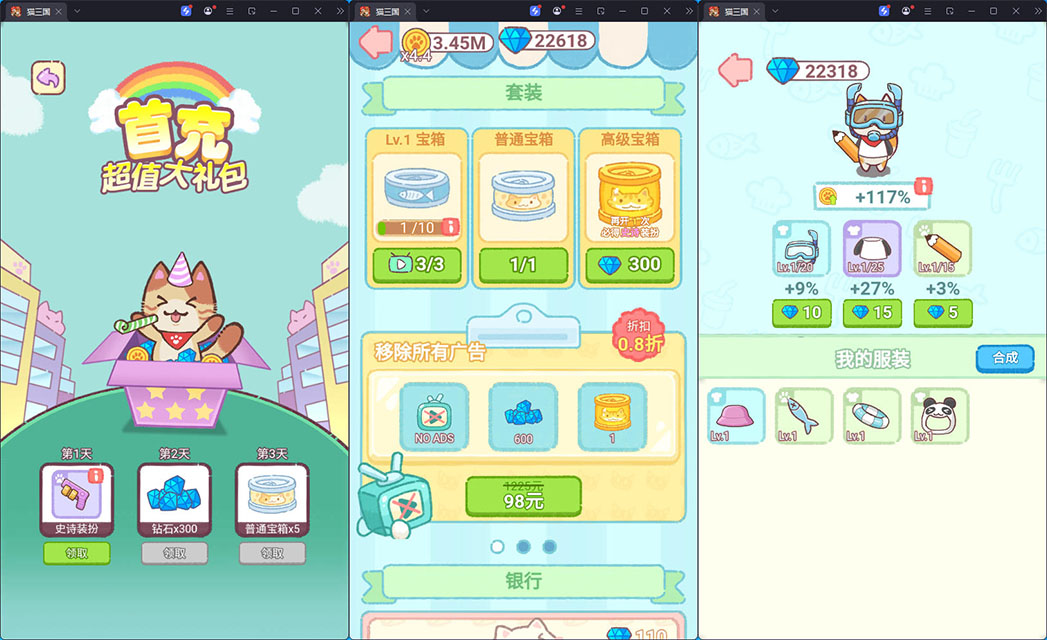The width and height of the screenshot is (1047, 640).
Task: Go back using the purple arrow button
Action: (47, 77)
